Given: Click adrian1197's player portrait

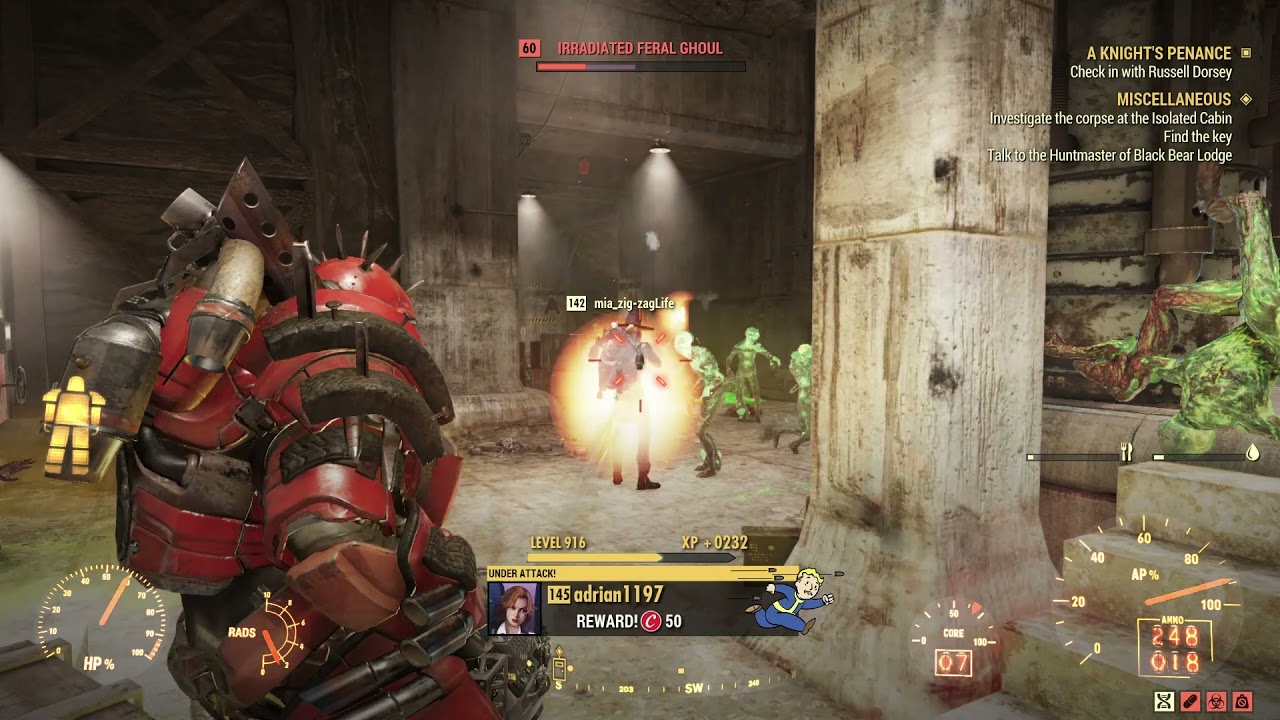Looking at the screenshot, I should [x=514, y=609].
